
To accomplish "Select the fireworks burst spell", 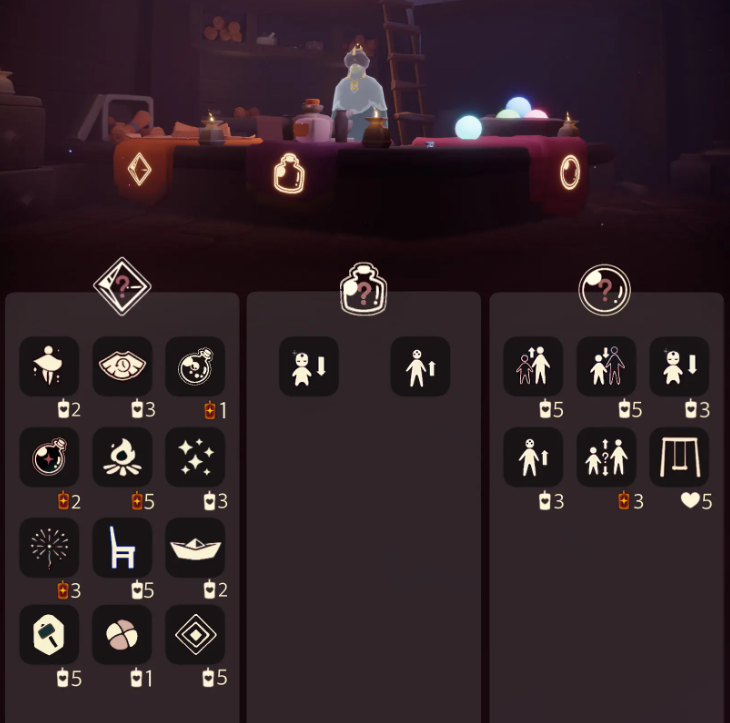I will pyautogui.click(x=49, y=547).
